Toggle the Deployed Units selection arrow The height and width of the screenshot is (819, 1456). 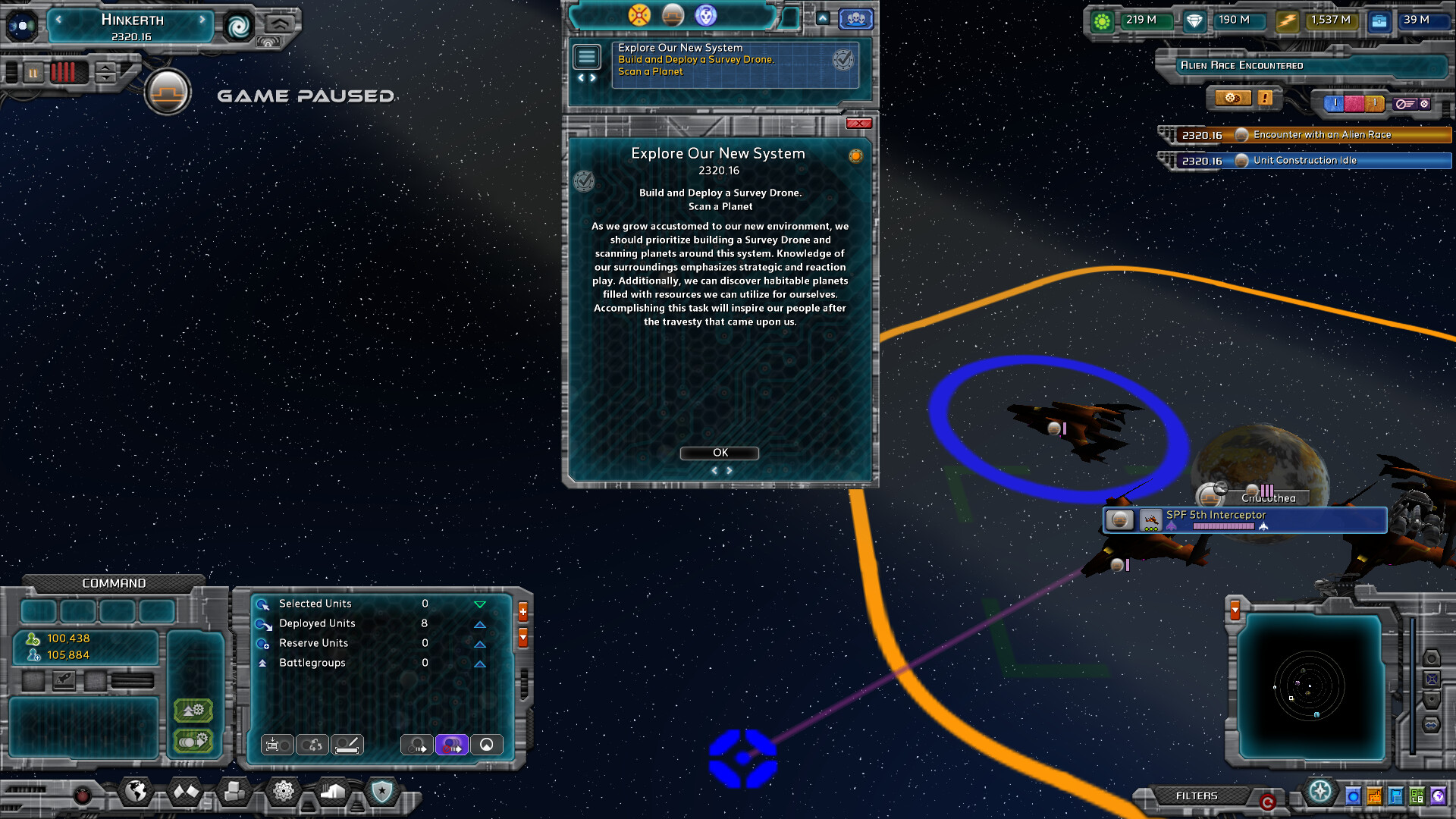click(479, 623)
